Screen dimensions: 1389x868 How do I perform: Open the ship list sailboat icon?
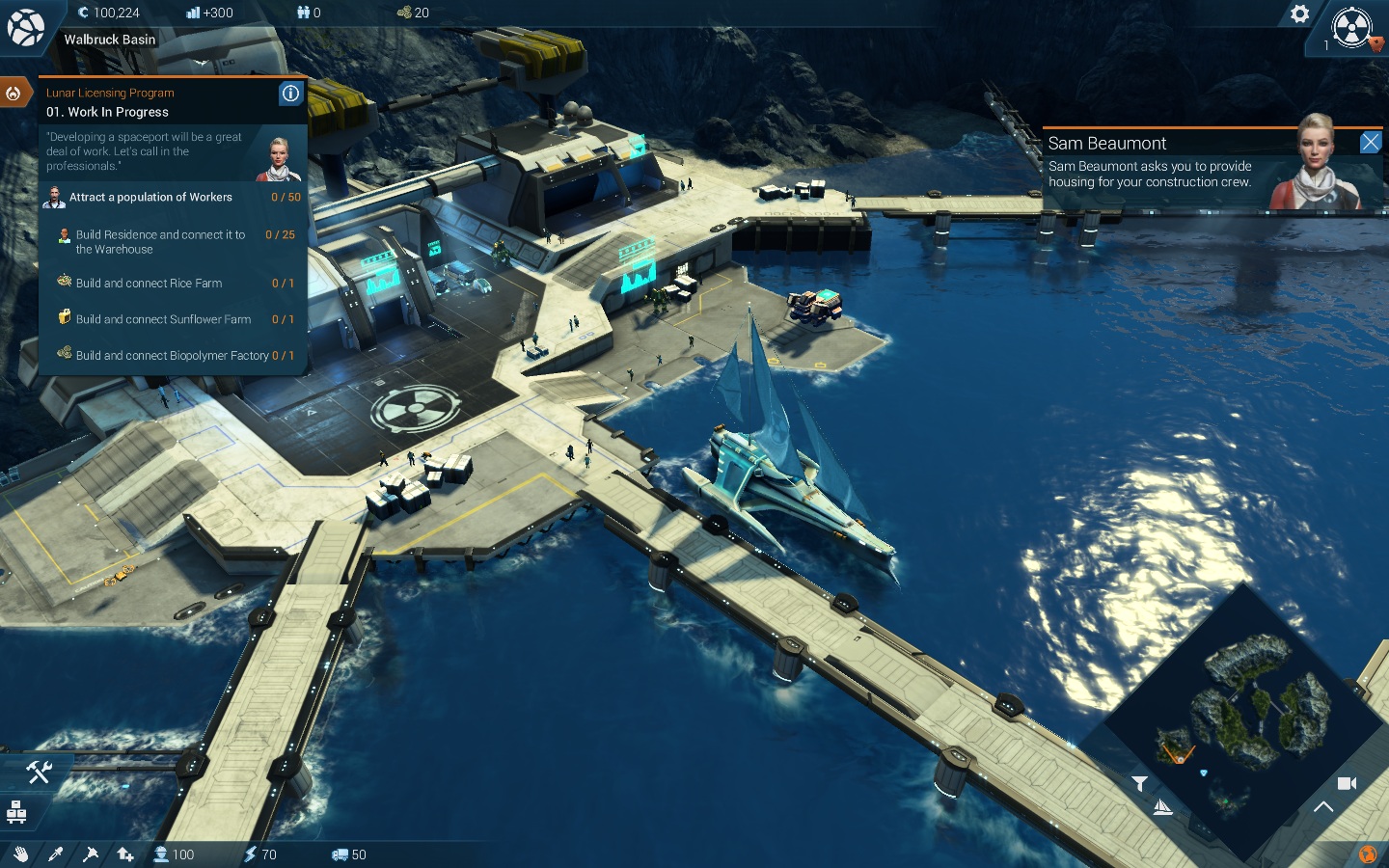(x=1163, y=807)
